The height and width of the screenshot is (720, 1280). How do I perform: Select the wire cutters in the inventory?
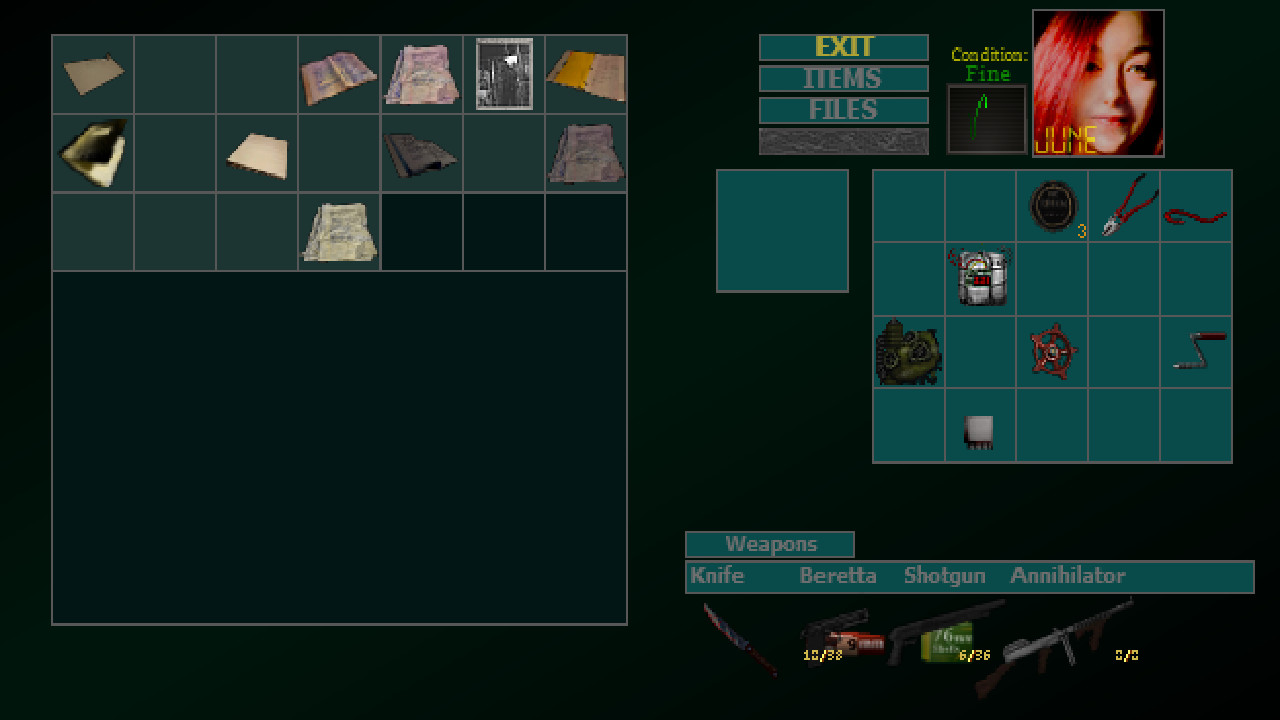point(1124,205)
